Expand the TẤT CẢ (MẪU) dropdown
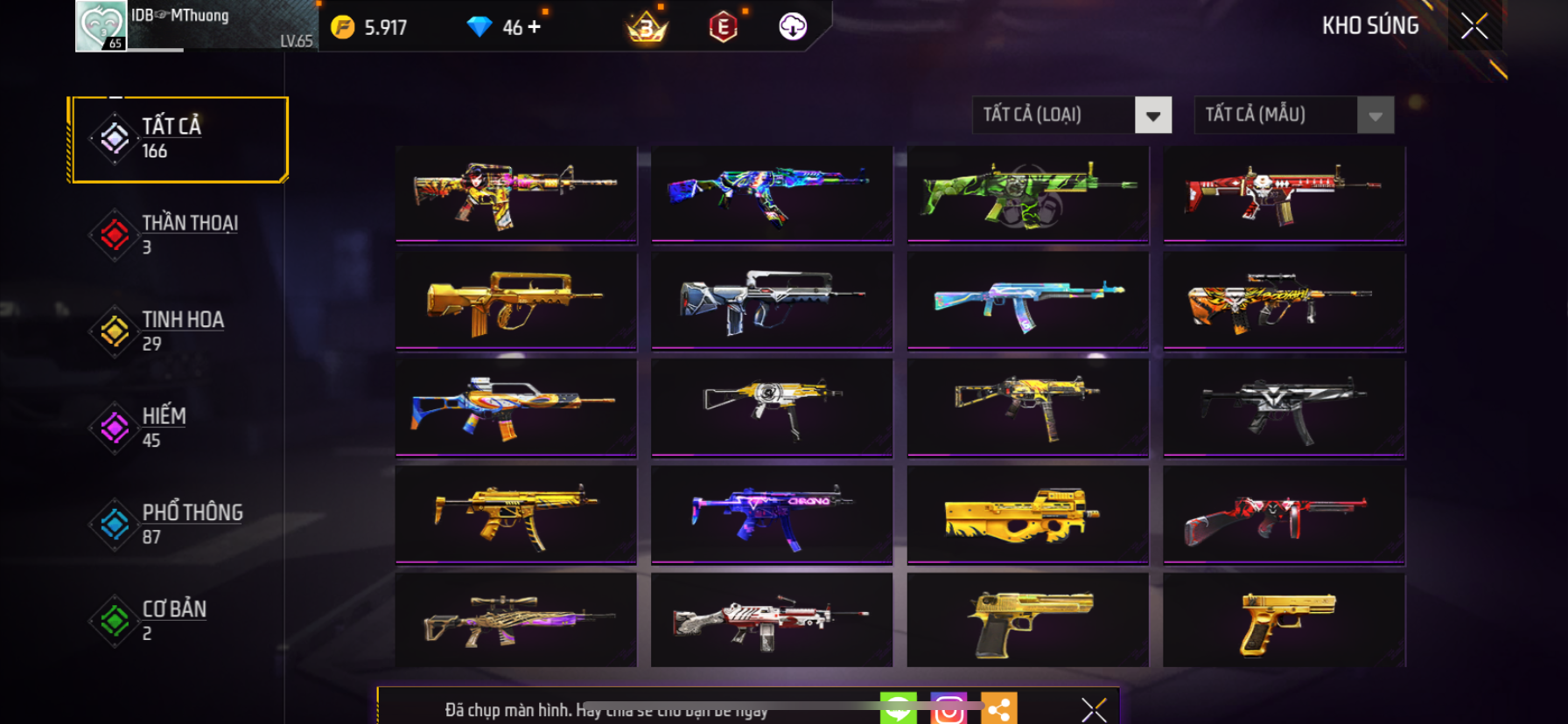Screen dimensions: 1568x724 coord(1375,115)
